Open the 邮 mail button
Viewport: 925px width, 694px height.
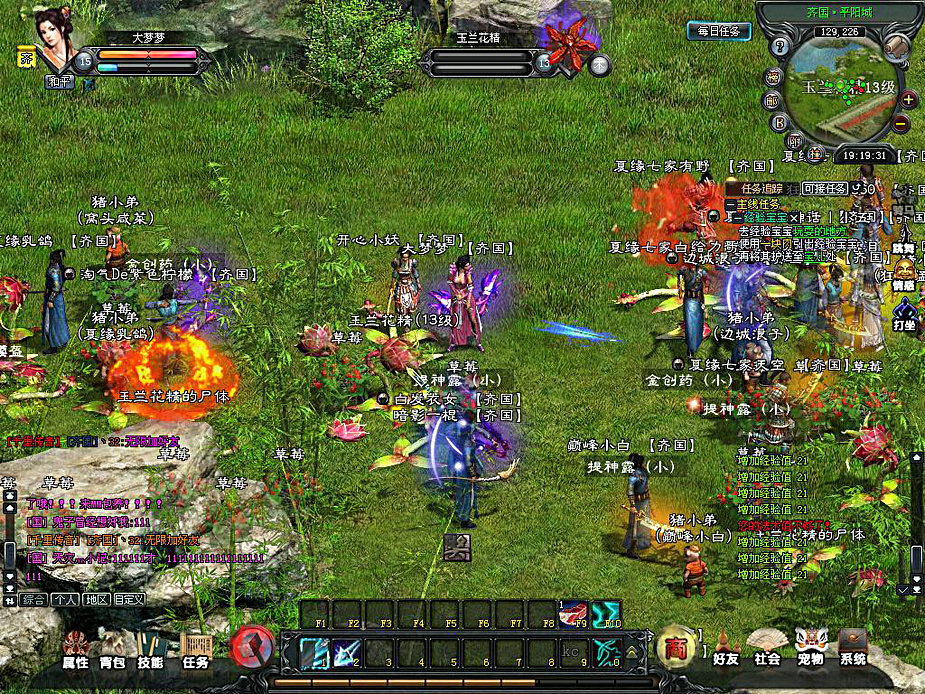(x=771, y=100)
